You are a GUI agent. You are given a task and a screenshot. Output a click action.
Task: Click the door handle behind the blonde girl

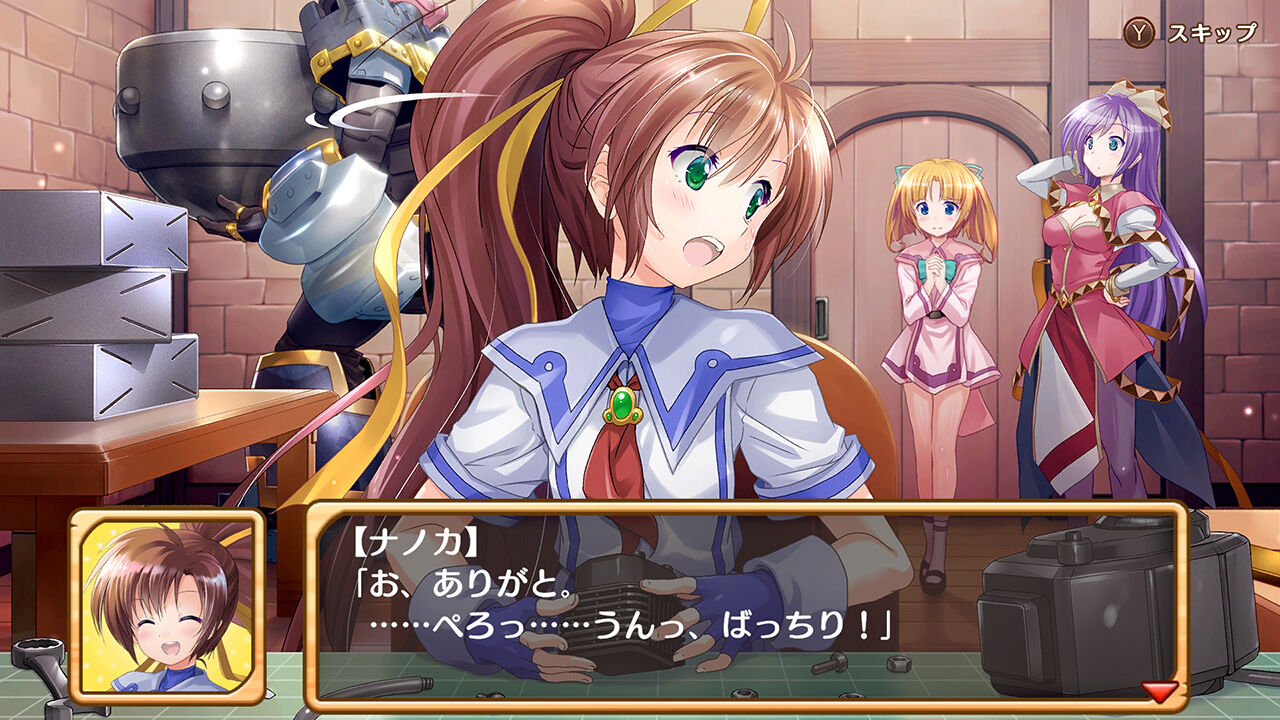point(824,316)
